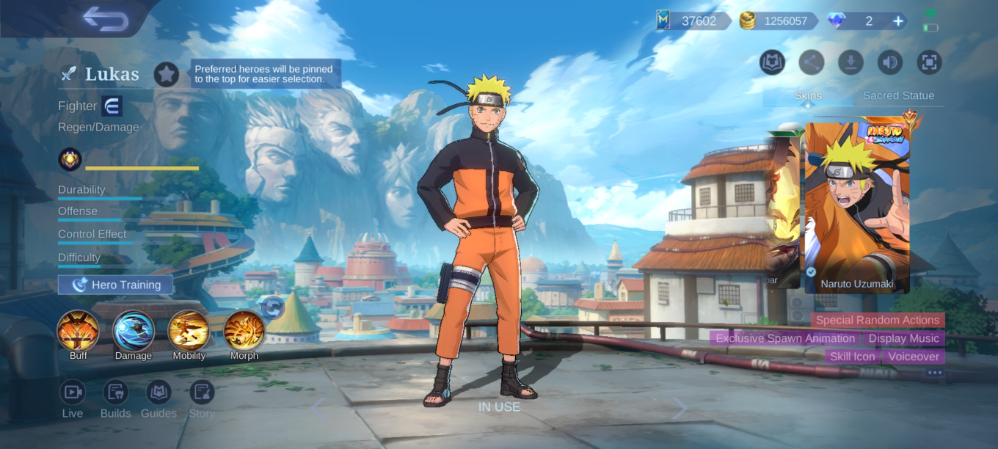View the Damage skill details
Screen dimensions: 998x449
point(133,331)
